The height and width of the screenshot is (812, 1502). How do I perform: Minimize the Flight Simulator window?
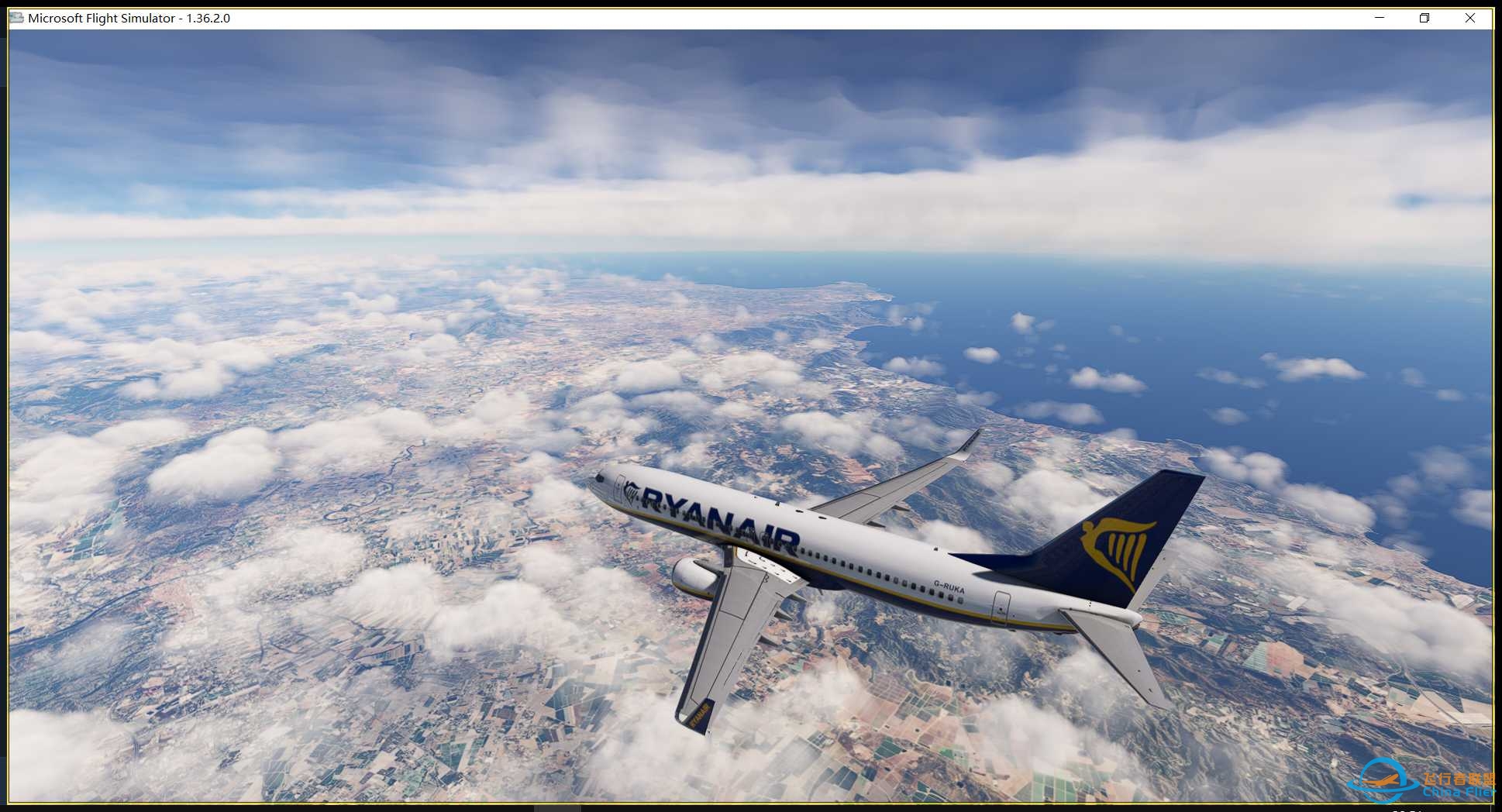point(1380,18)
